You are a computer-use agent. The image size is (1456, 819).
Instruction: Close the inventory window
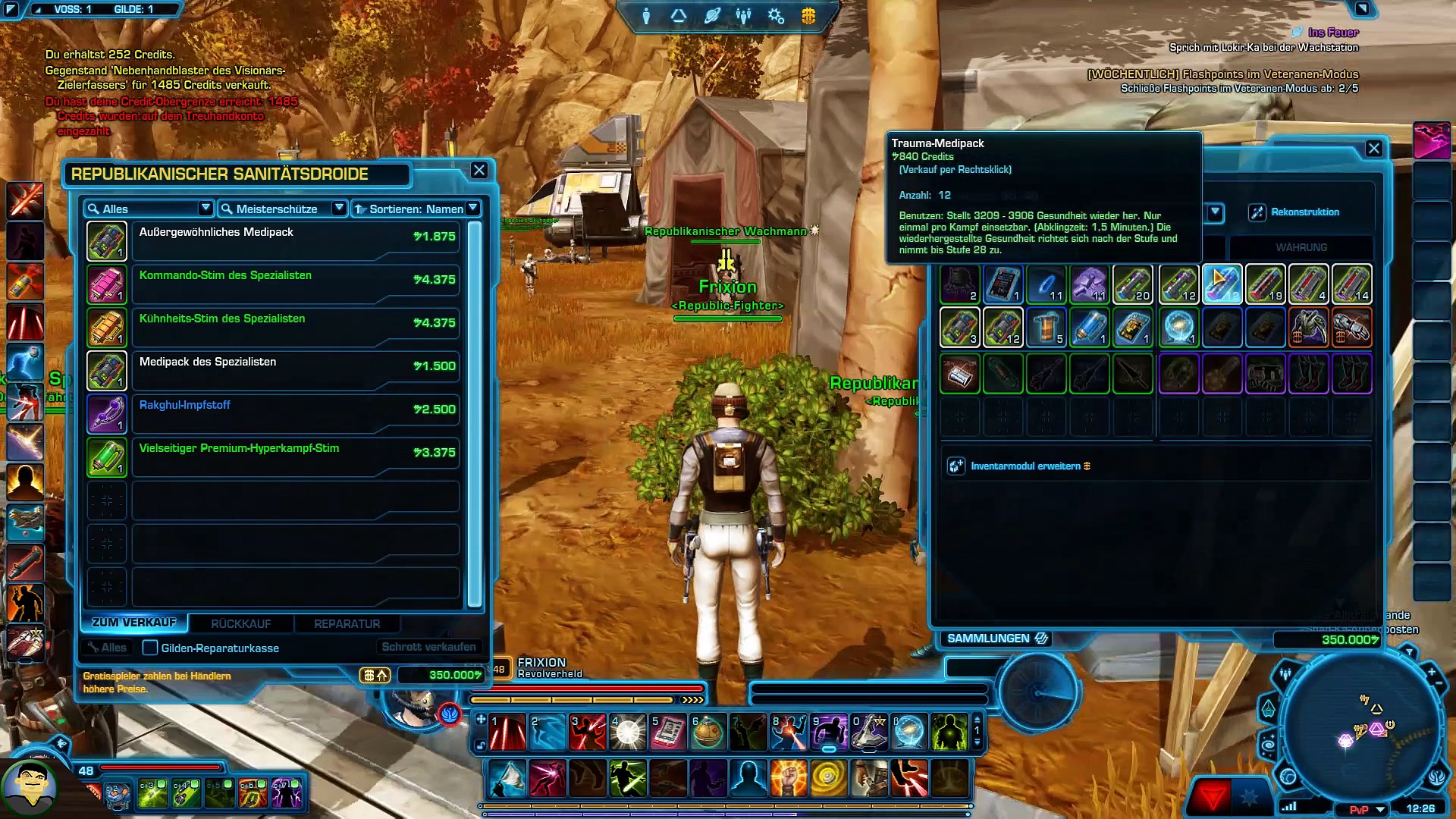coord(1373,149)
